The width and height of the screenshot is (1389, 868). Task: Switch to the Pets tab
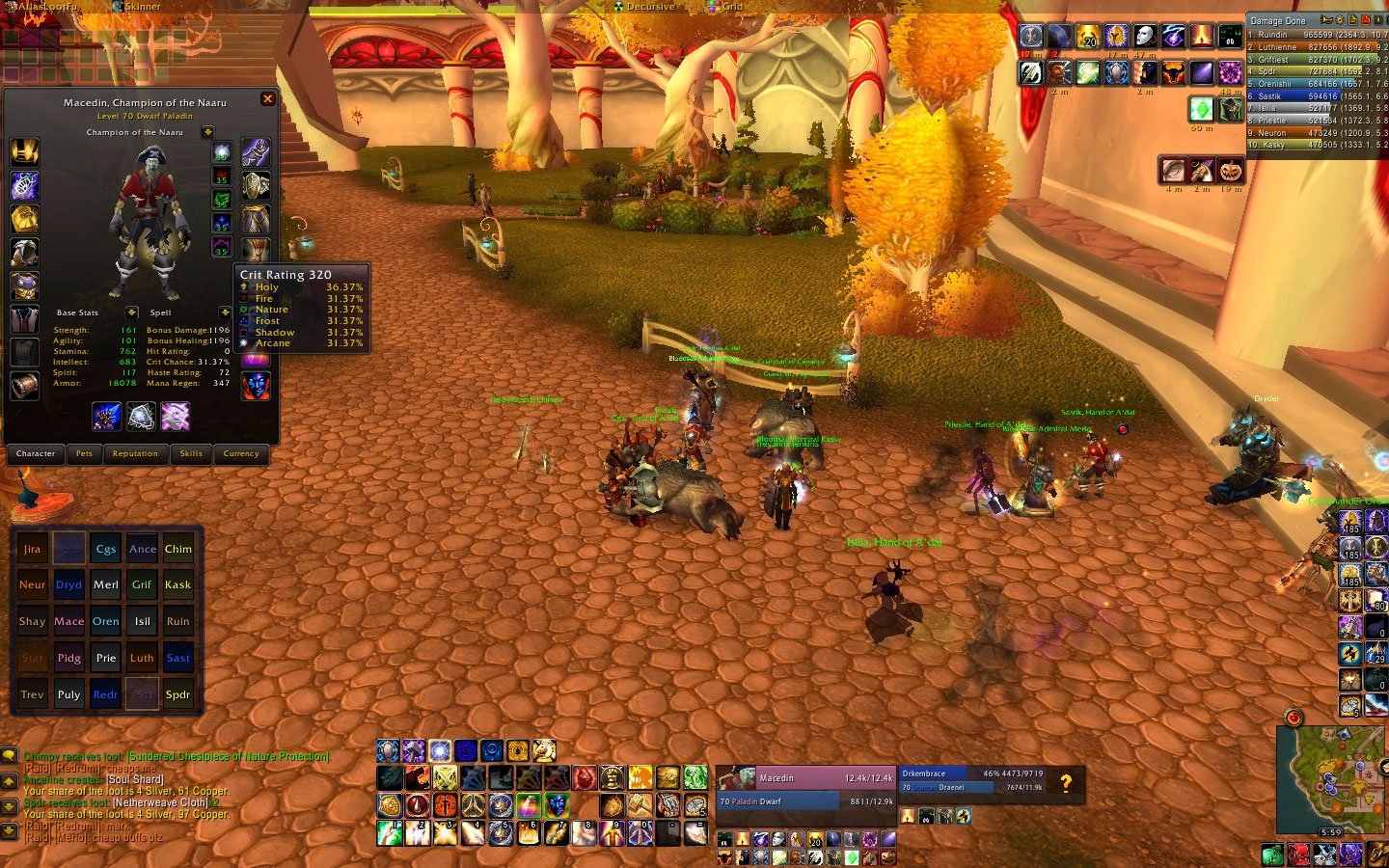[84, 453]
